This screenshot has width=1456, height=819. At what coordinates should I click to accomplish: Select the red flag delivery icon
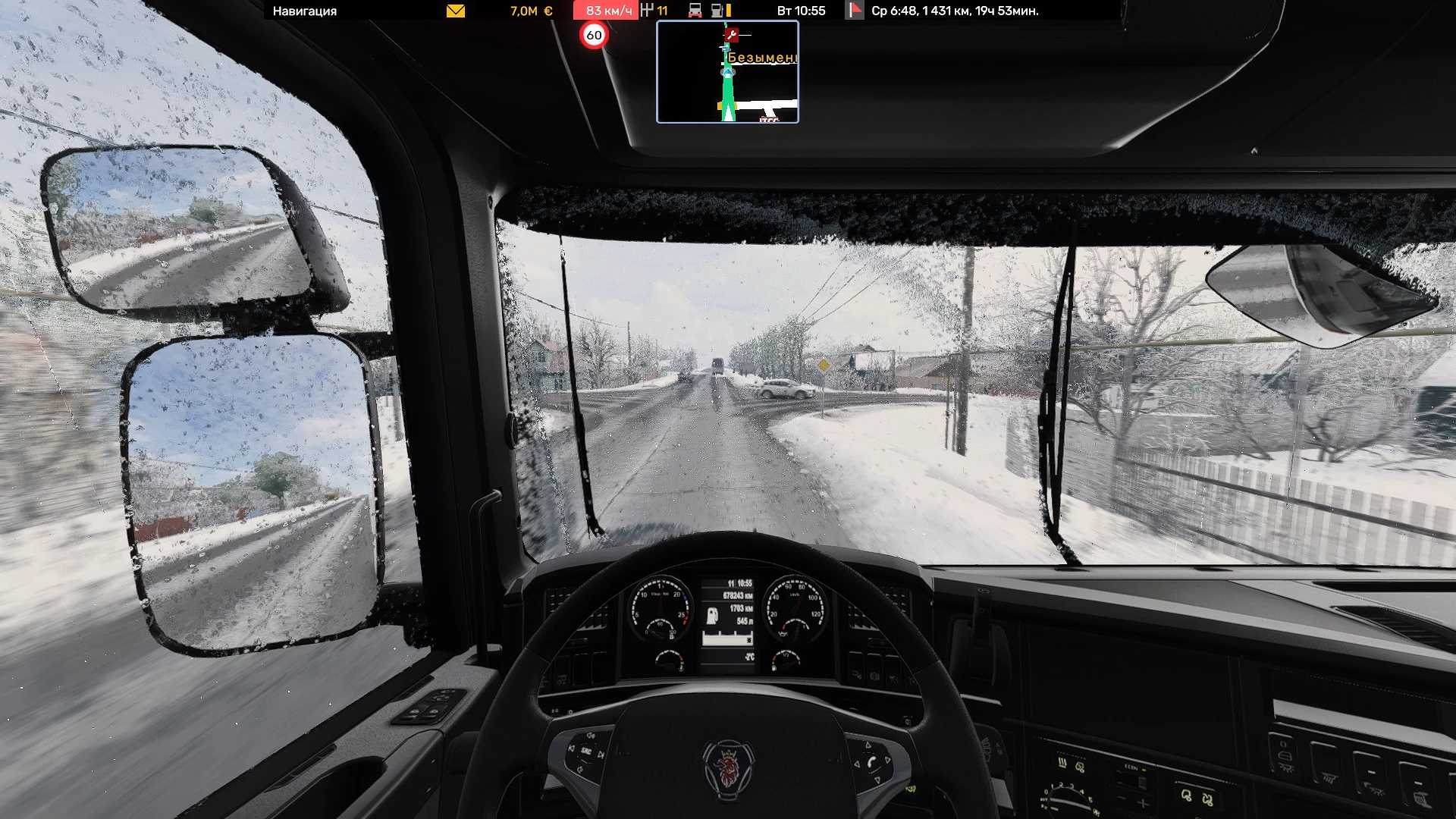[x=855, y=11]
